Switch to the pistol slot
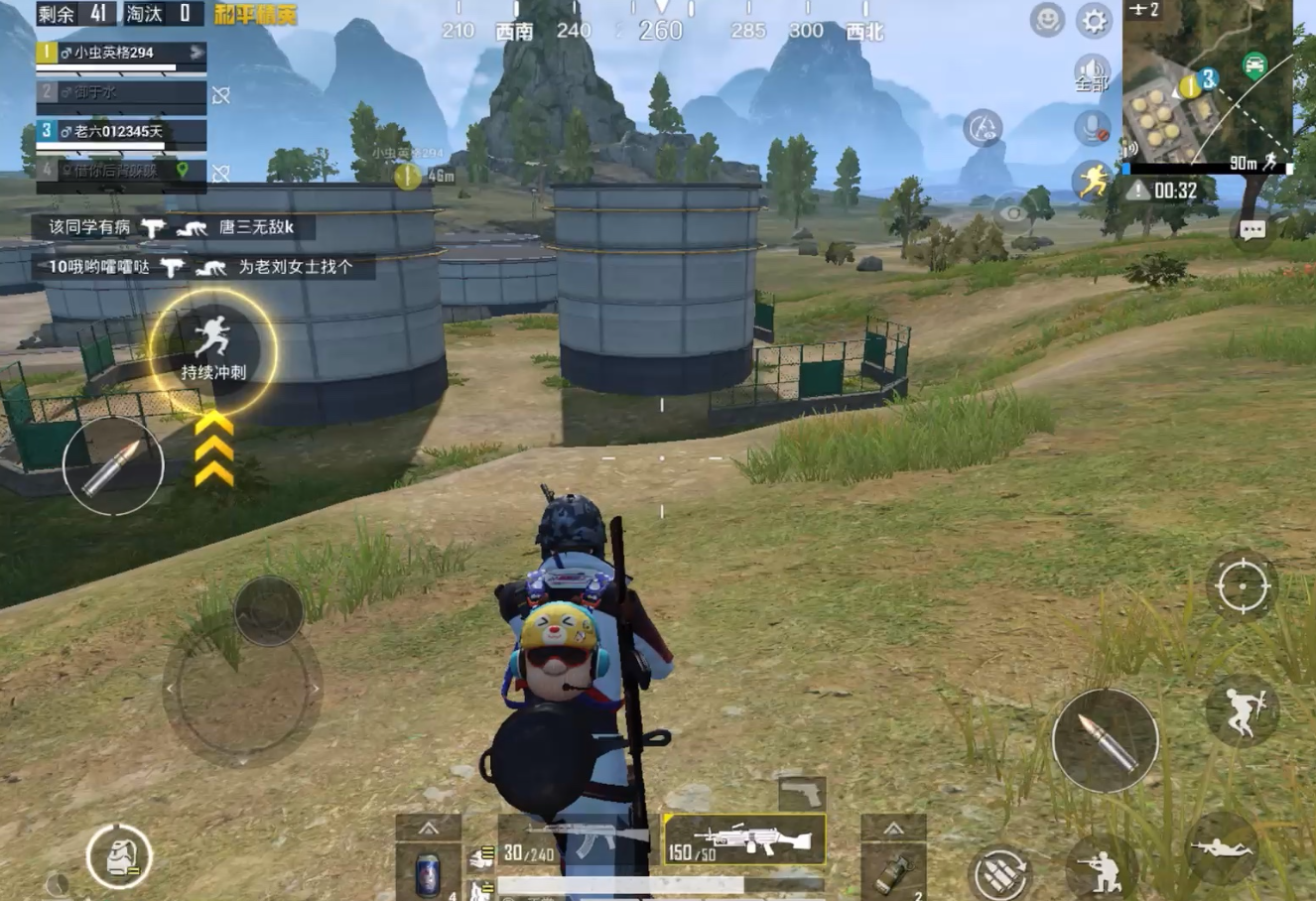Image resolution: width=1316 pixels, height=901 pixels. click(x=802, y=793)
